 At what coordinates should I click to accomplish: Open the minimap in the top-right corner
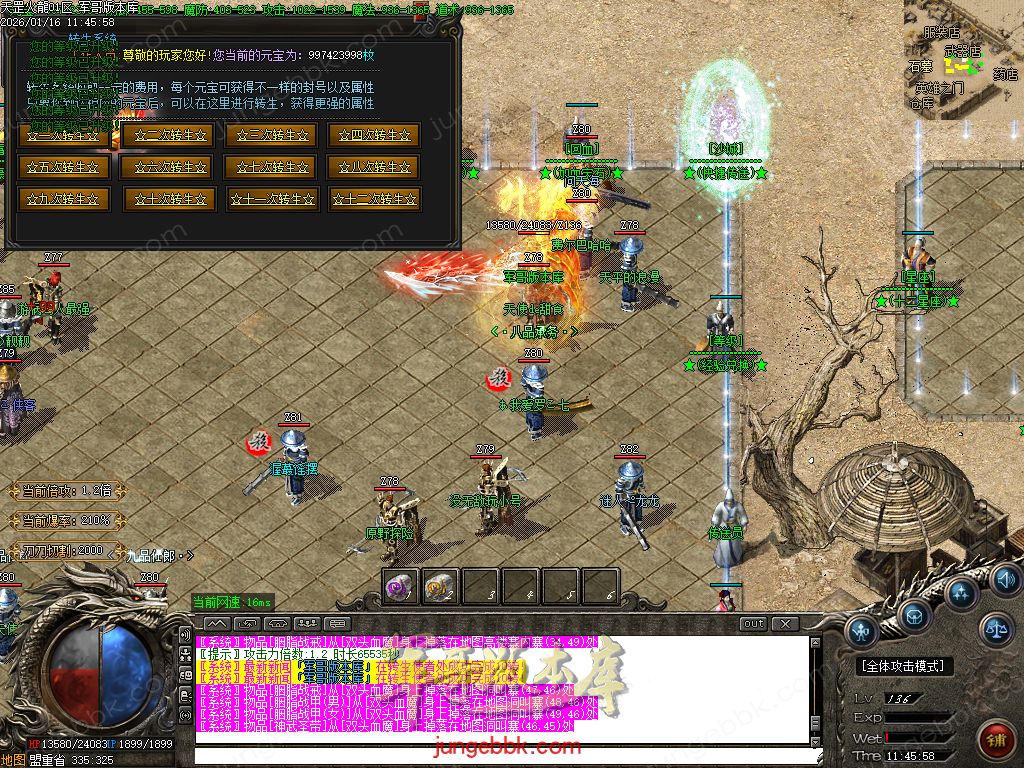[x=963, y=58]
